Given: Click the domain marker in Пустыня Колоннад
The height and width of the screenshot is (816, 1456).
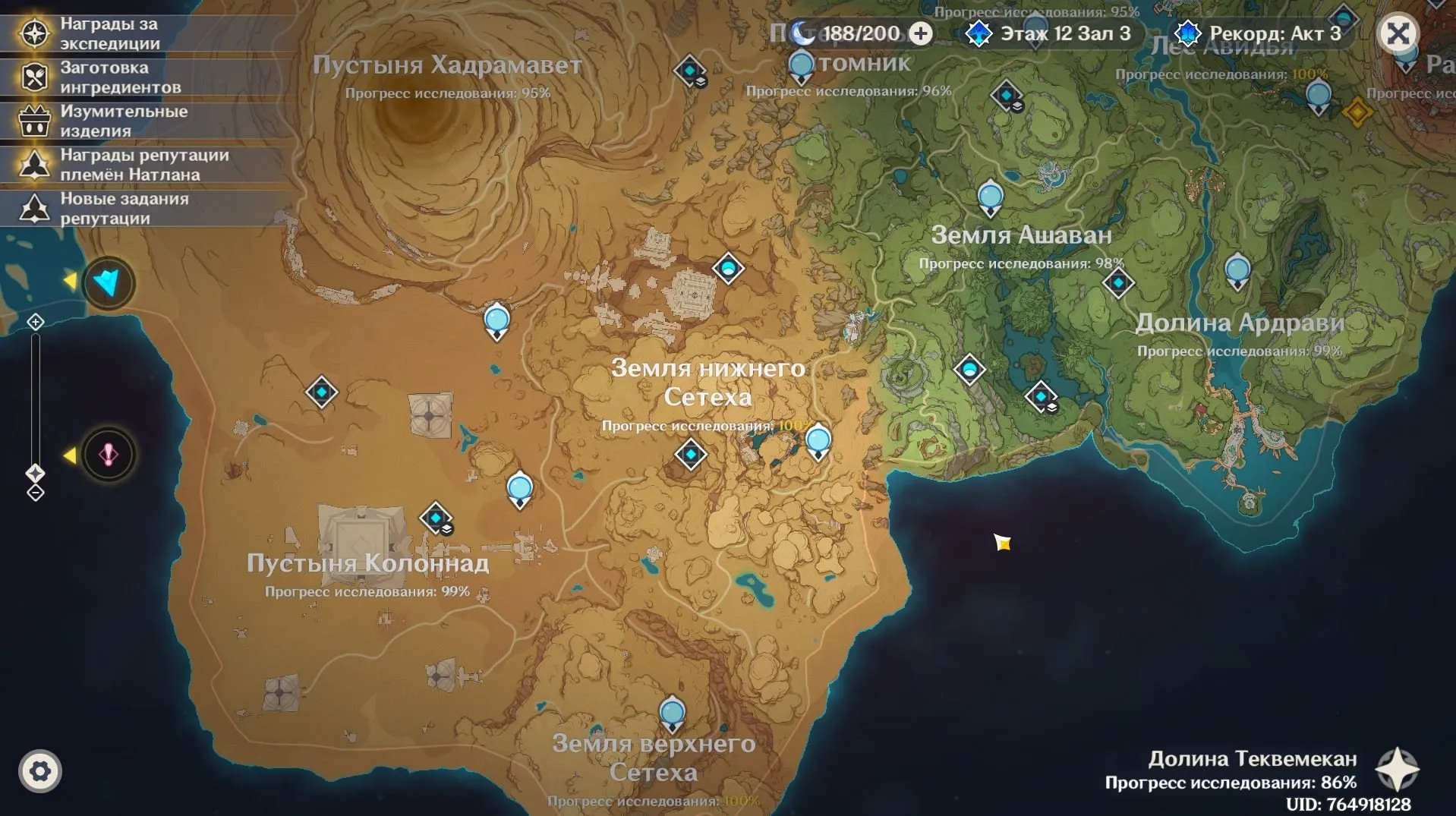Looking at the screenshot, I should click(x=435, y=518).
